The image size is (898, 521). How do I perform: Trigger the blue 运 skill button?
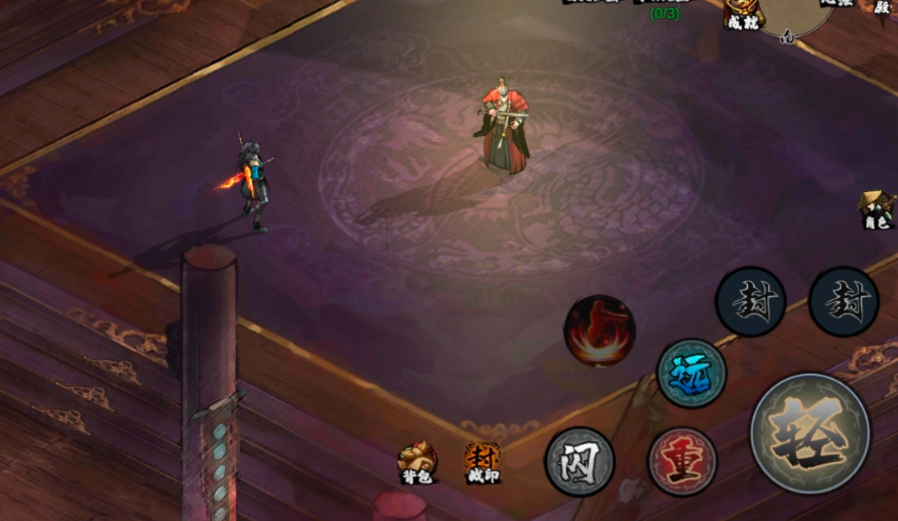[691, 373]
